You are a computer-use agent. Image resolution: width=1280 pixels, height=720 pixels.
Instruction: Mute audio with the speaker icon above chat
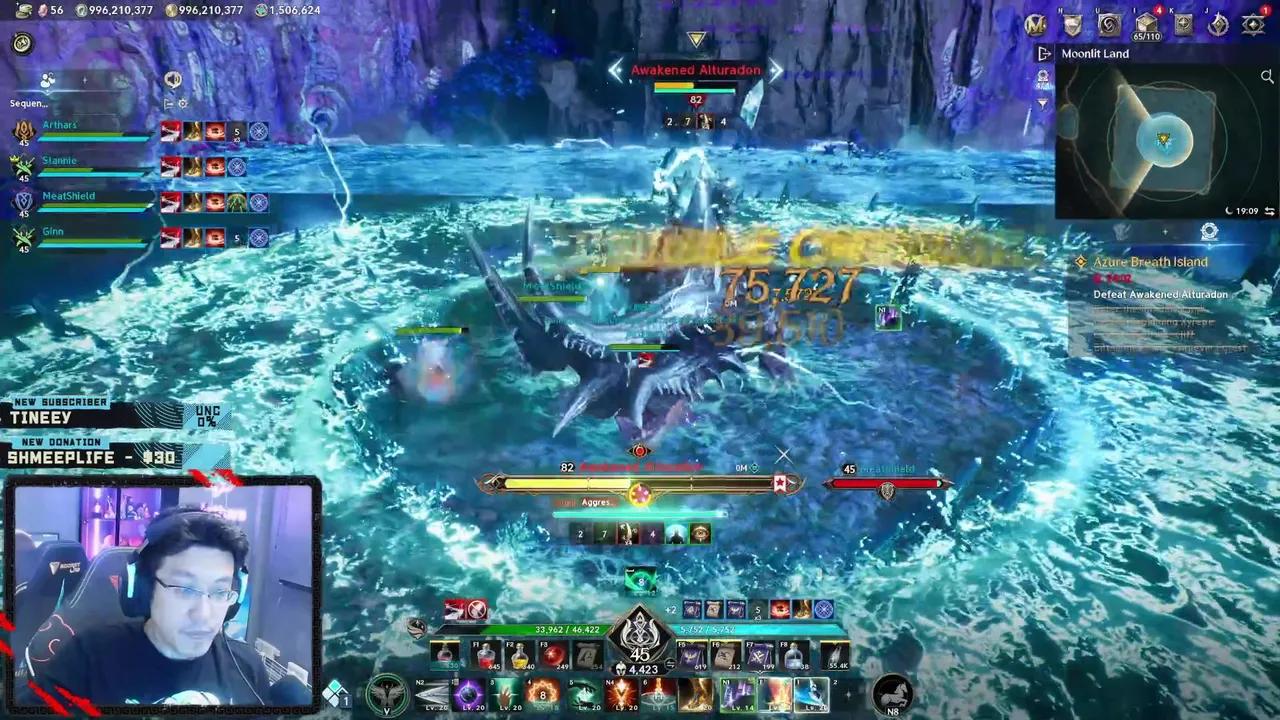[173, 80]
